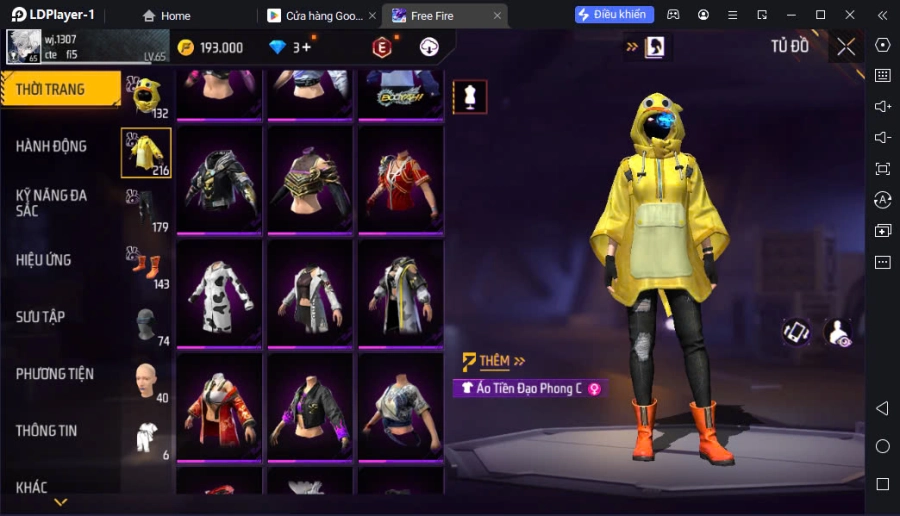900x516 pixels.
Task: Show the Phương Tiện category
Action: point(55,374)
